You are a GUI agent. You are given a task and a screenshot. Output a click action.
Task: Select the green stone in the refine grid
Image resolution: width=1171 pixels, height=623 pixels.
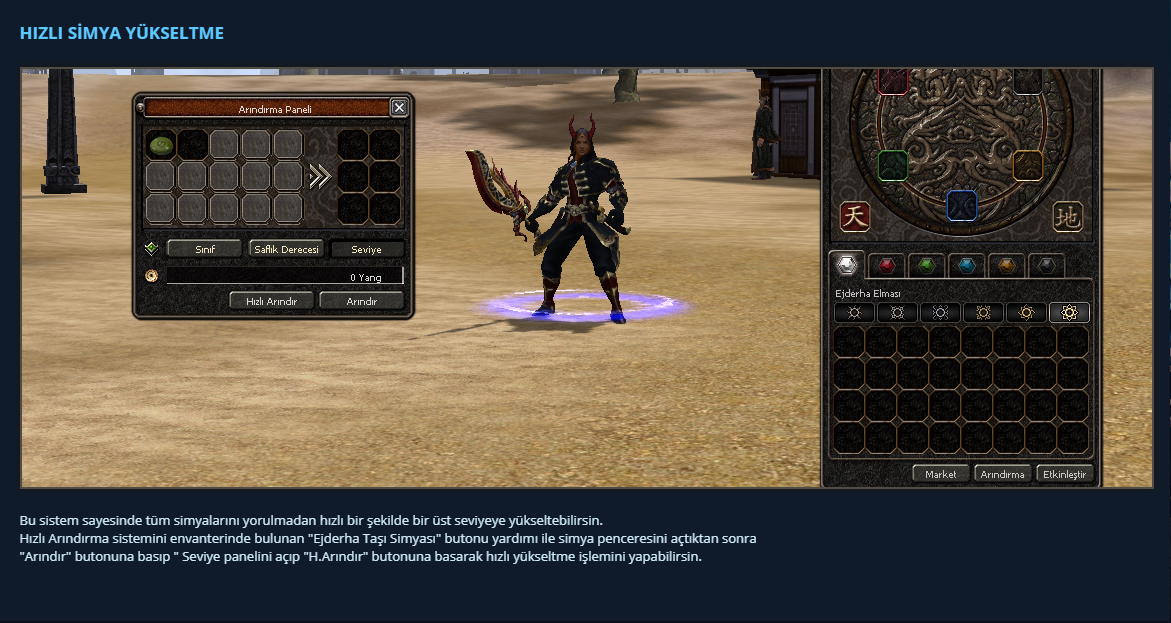[x=162, y=145]
